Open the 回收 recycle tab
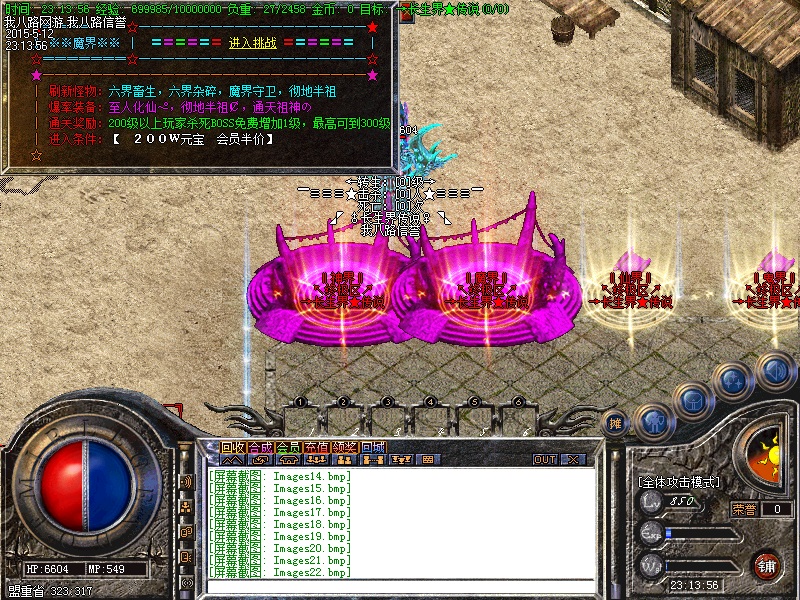This screenshot has height=600, width=800. point(232,447)
